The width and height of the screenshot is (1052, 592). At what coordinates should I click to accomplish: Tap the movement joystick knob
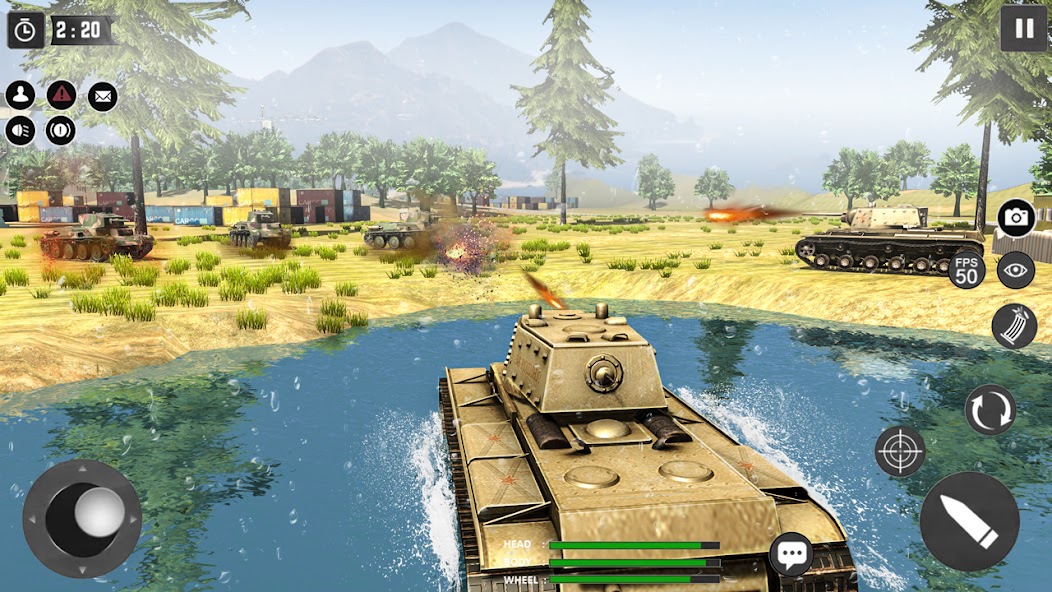99,512
